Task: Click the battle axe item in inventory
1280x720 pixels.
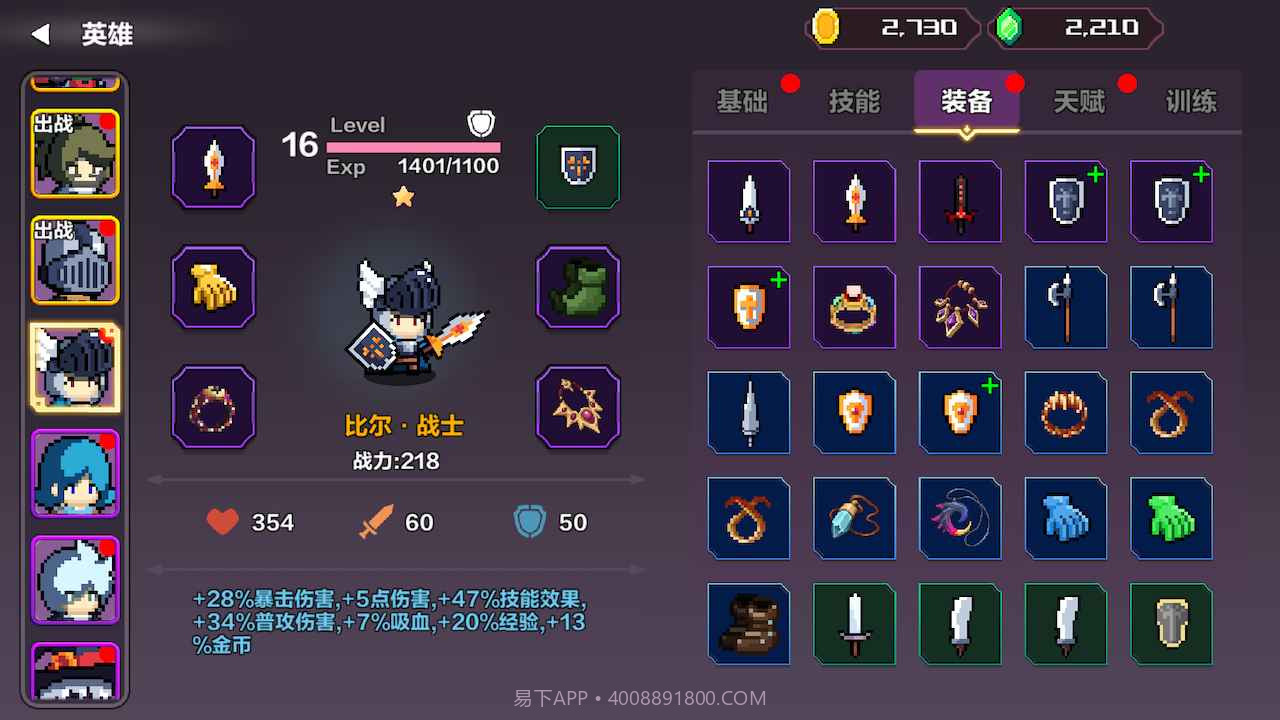Action: (x=1066, y=307)
